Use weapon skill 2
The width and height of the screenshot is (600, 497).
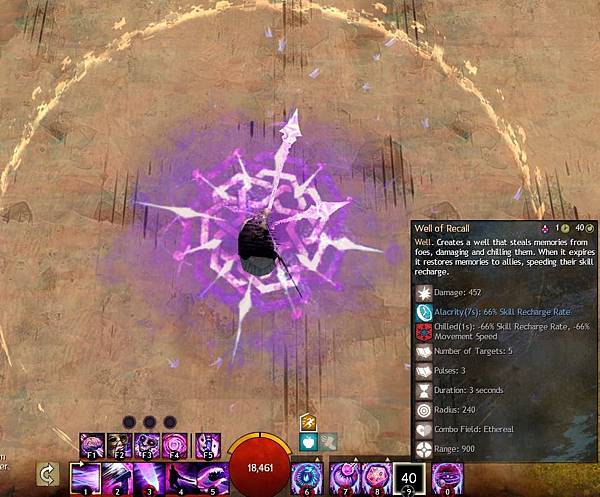[116, 478]
